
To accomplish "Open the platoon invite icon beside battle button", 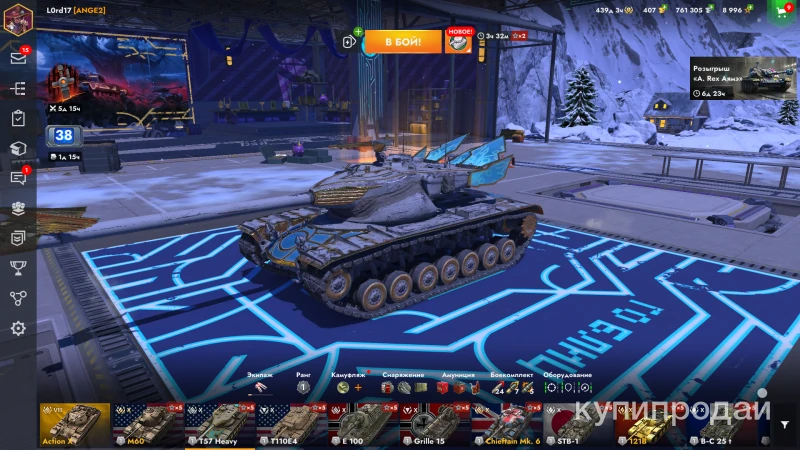I will point(349,41).
